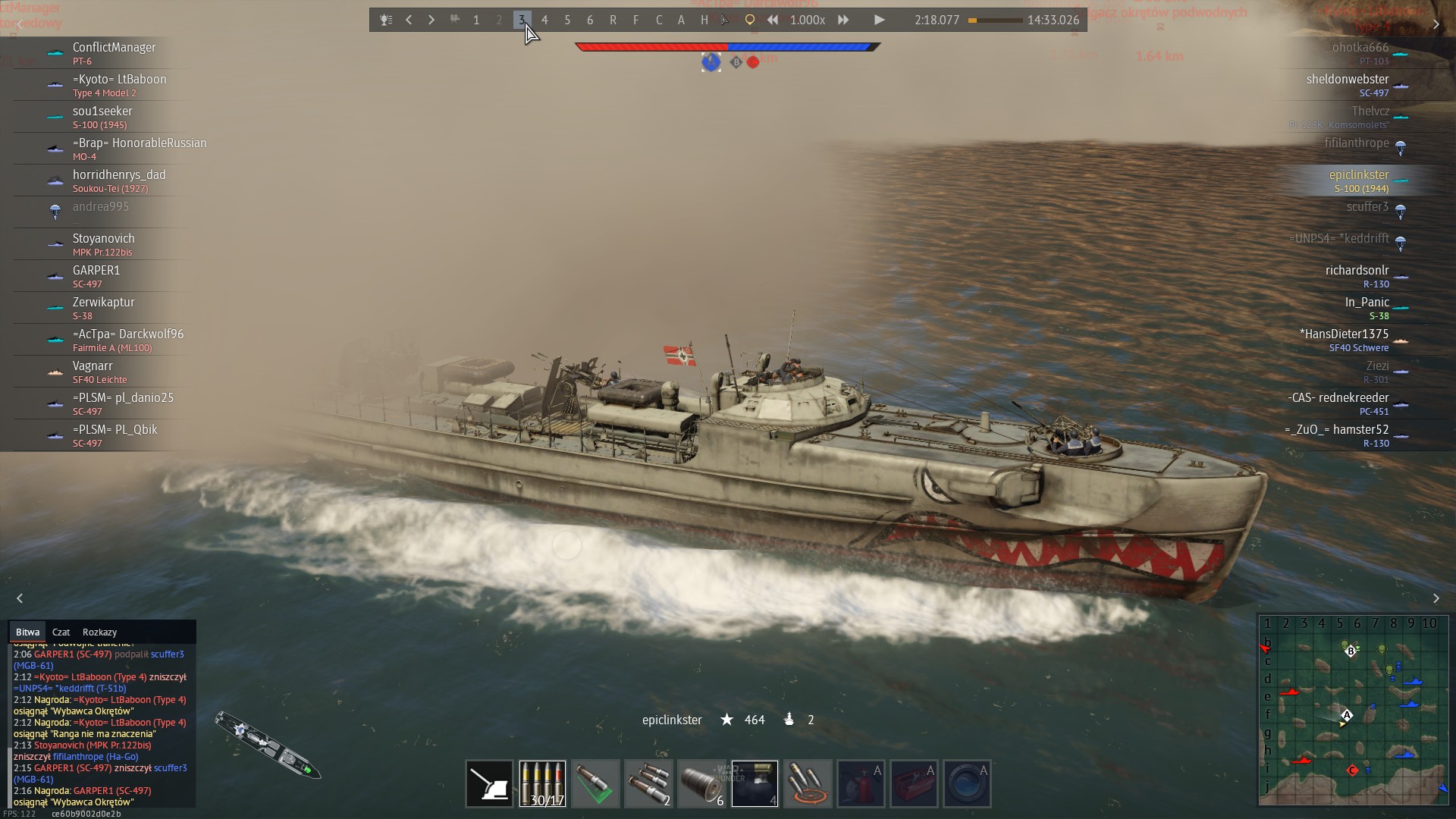
Task: Select the primary gun turret weapon slot
Action: [x=489, y=783]
